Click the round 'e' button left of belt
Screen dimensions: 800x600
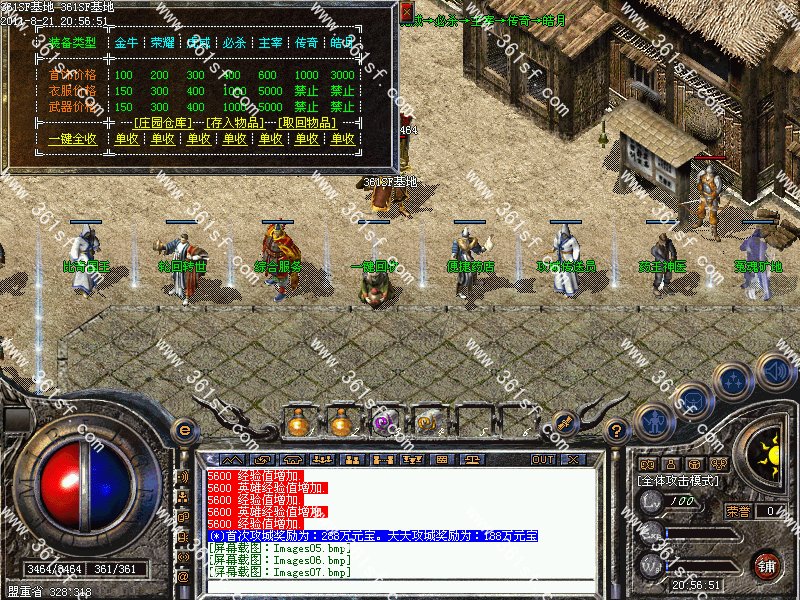point(183,431)
